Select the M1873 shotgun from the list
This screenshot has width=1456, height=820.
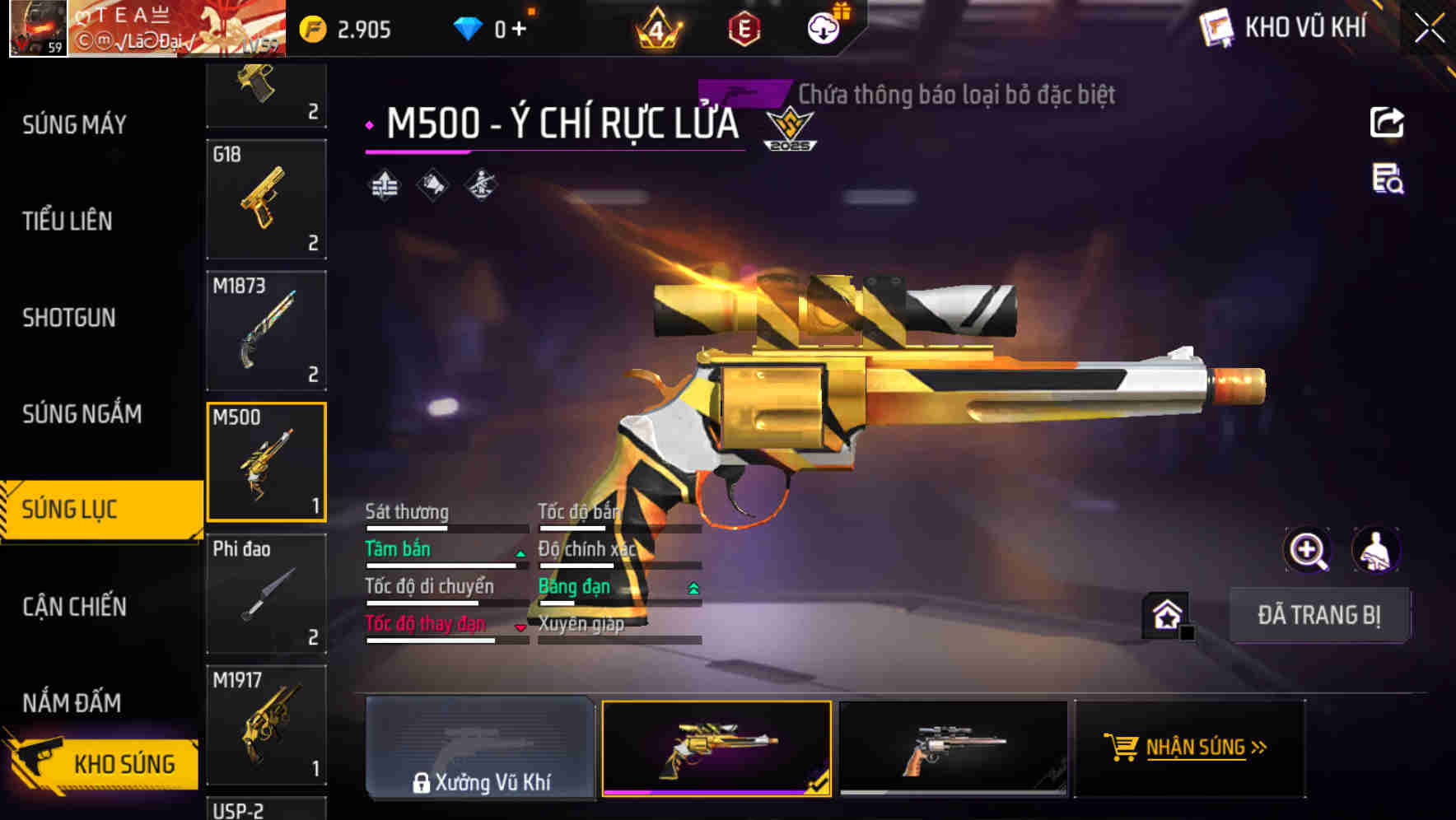pos(265,328)
